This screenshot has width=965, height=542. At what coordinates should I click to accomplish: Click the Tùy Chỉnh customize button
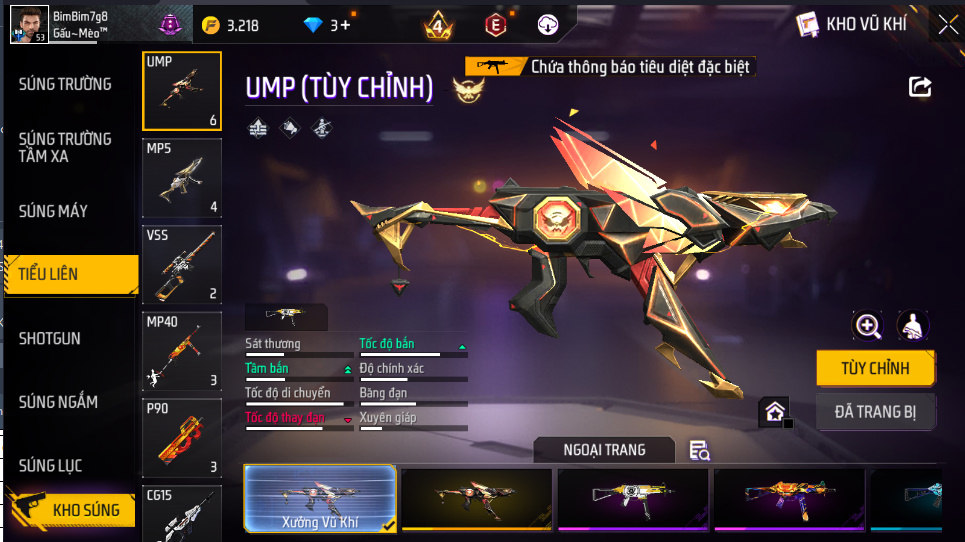(x=875, y=368)
